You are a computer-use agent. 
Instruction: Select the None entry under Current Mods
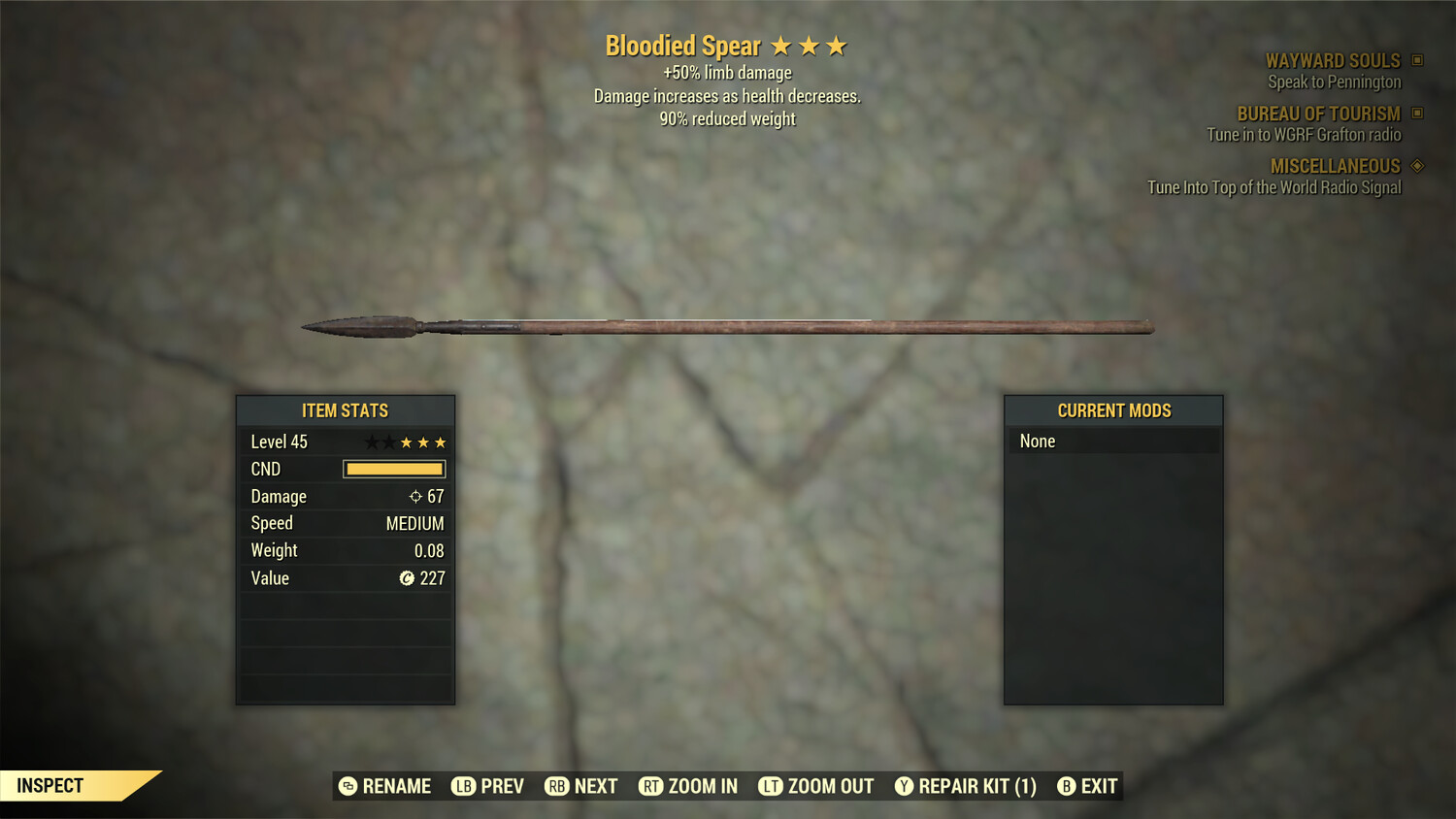point(1037,441)
